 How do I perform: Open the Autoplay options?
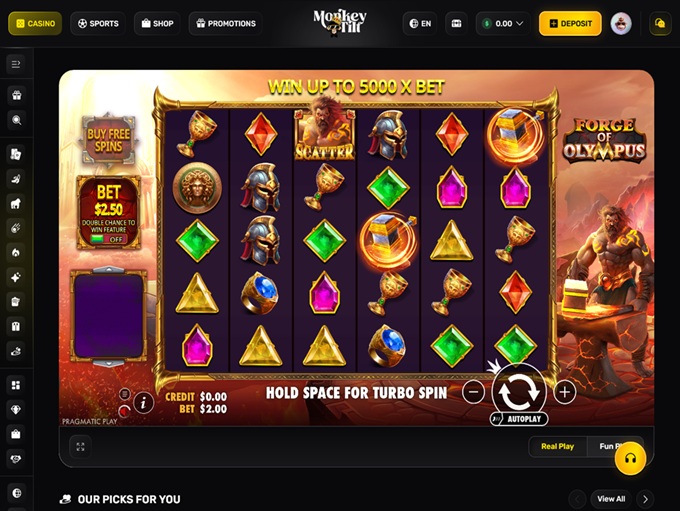pos(520,419)
